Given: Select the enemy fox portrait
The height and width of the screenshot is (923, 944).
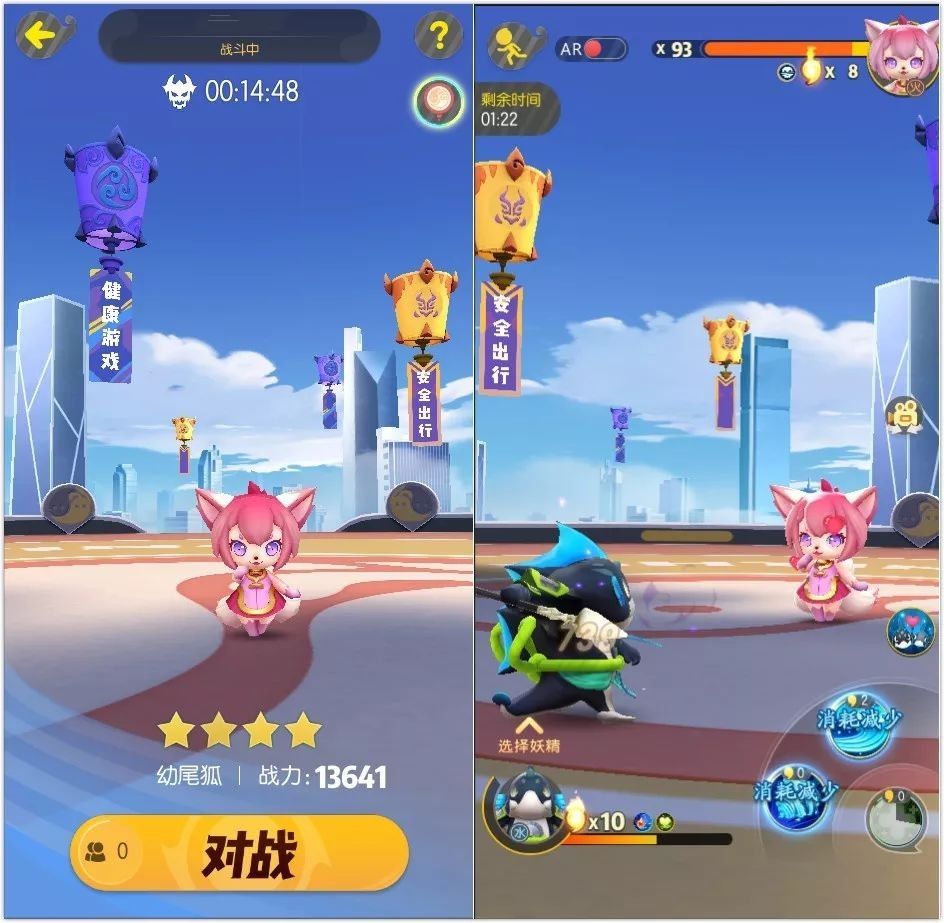Looking at the screenshot, I should click(x=902, y=56).
